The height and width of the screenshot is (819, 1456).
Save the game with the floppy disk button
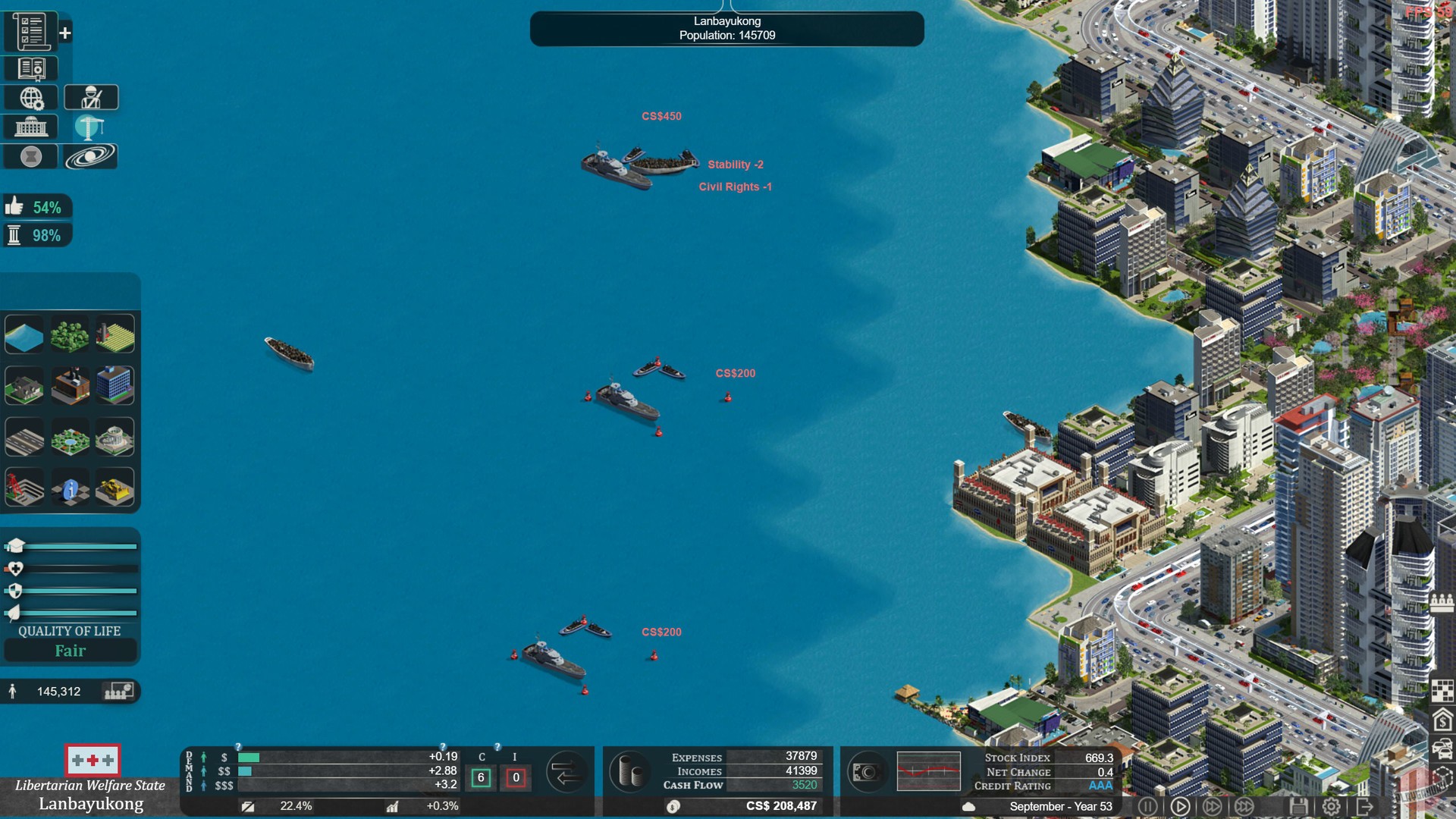tap(1298, 806)
